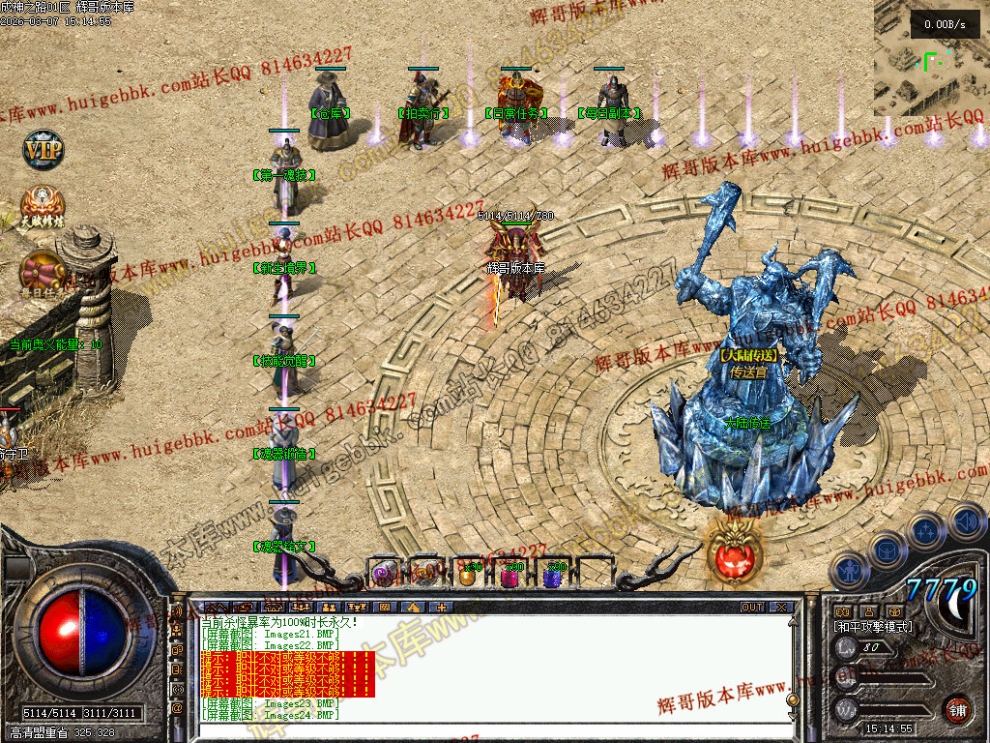Image resolution: width=990 pixels, height=743 pixels.
Task: Click the OUT button above chat
Action: click(753, 607)
